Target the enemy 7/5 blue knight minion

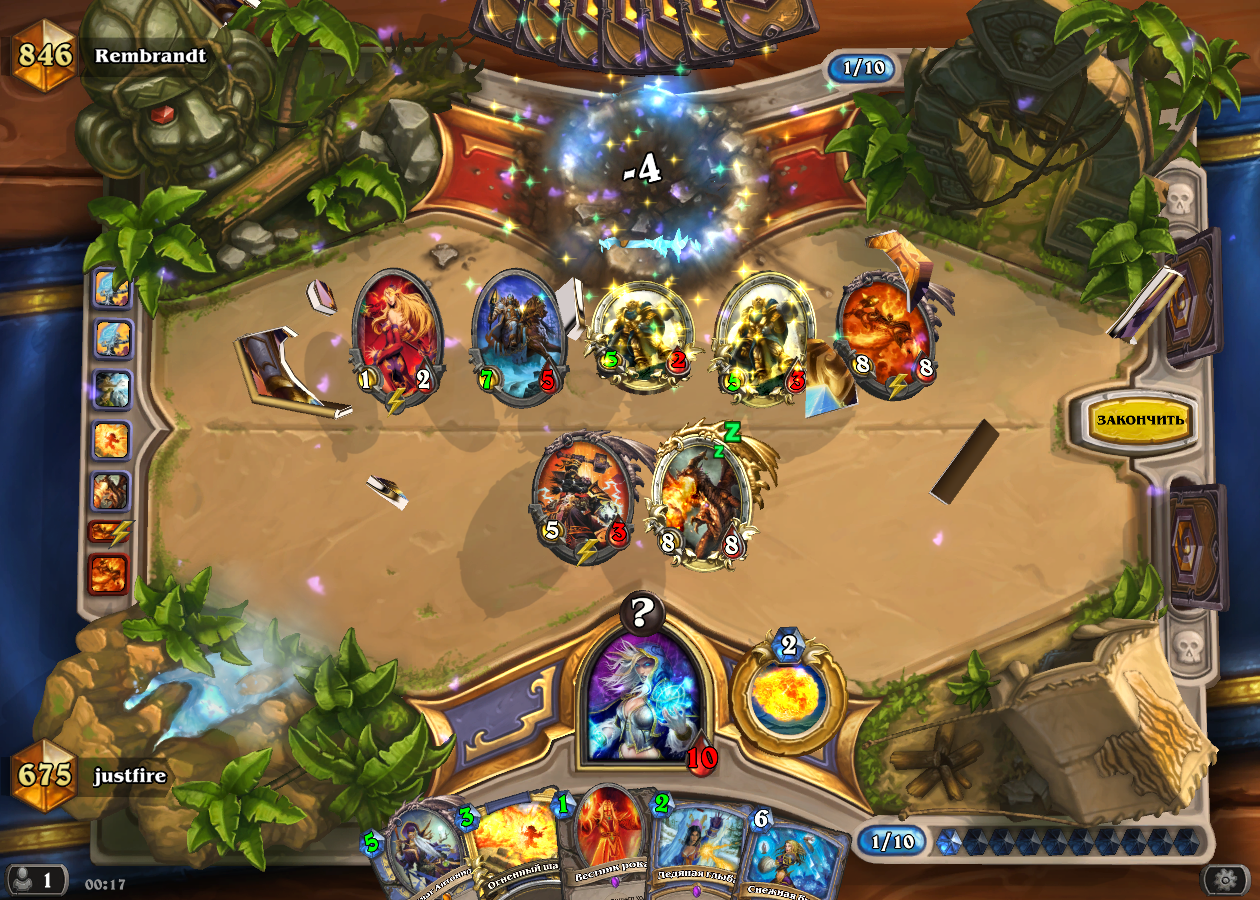click(518, 335)
